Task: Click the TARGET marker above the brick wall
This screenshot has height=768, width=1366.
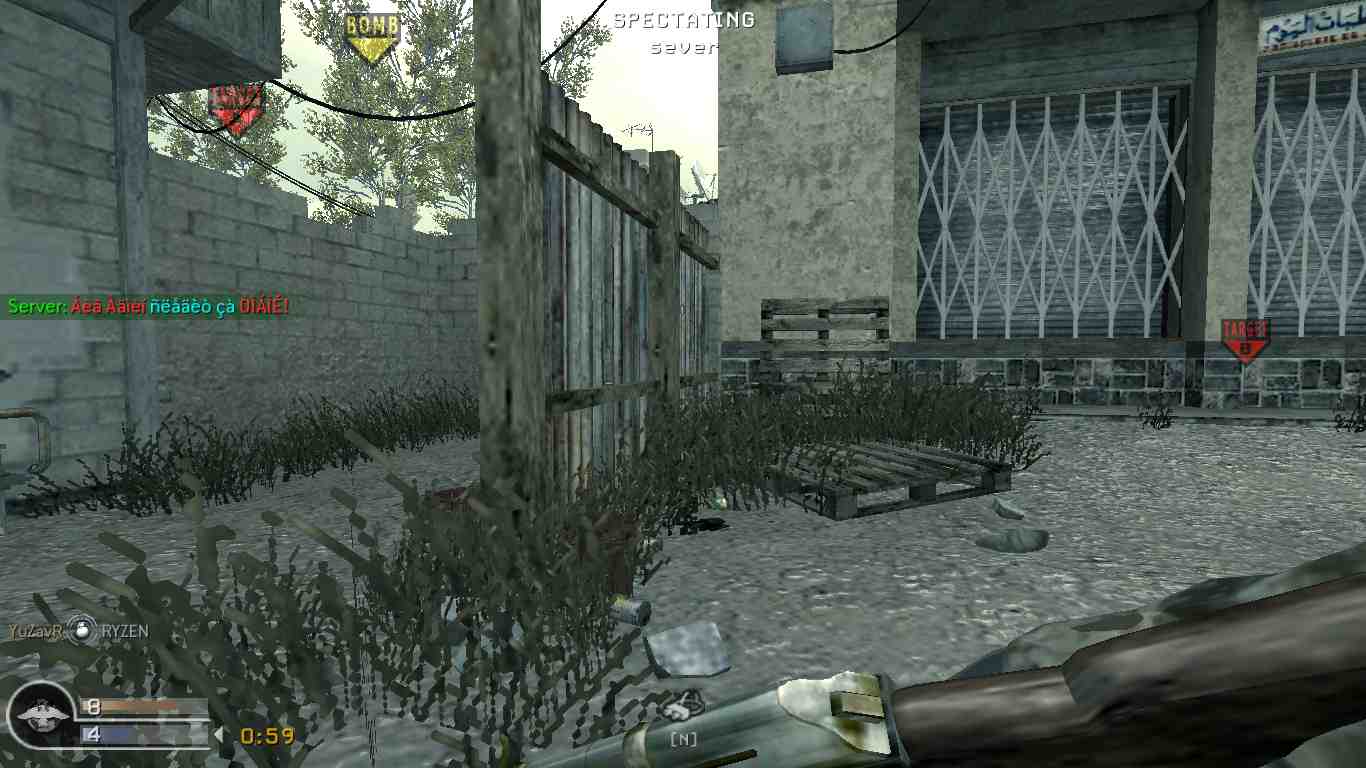Action: pos(232,103)
